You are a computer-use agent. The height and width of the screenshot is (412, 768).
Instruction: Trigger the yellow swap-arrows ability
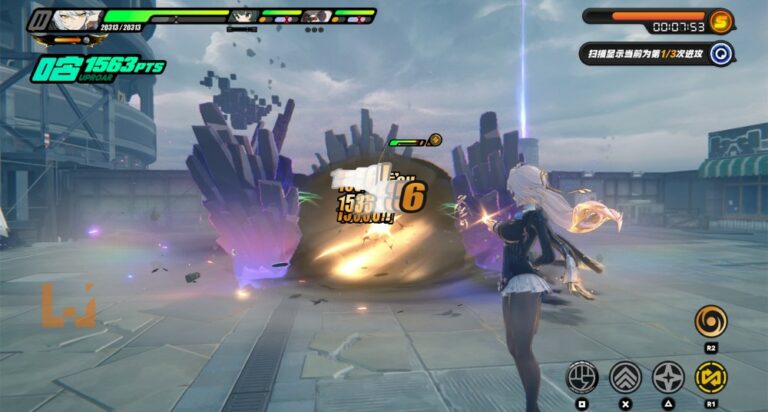(x=711, y=376)
